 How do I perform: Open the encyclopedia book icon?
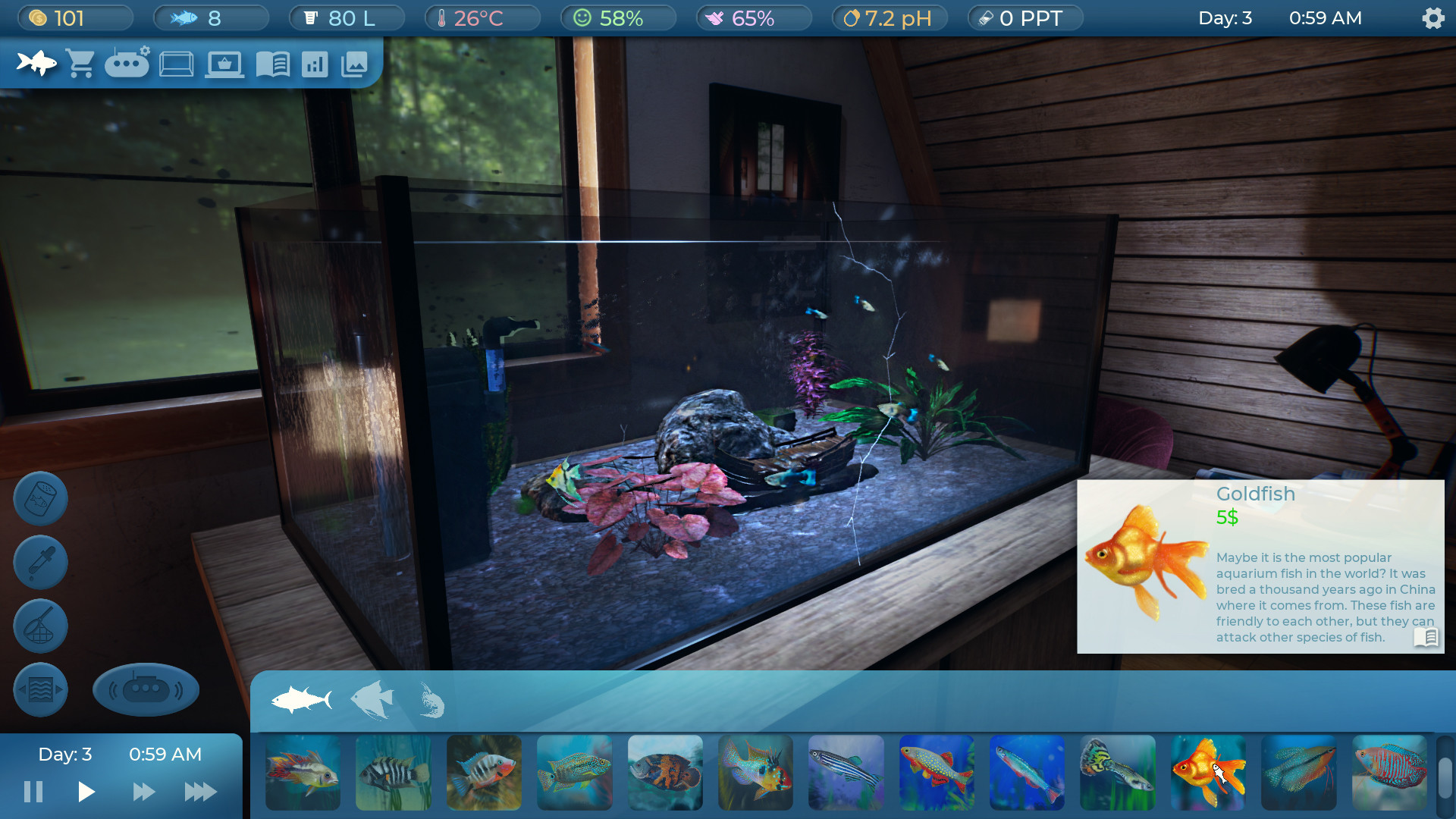[x=275, y=64]
